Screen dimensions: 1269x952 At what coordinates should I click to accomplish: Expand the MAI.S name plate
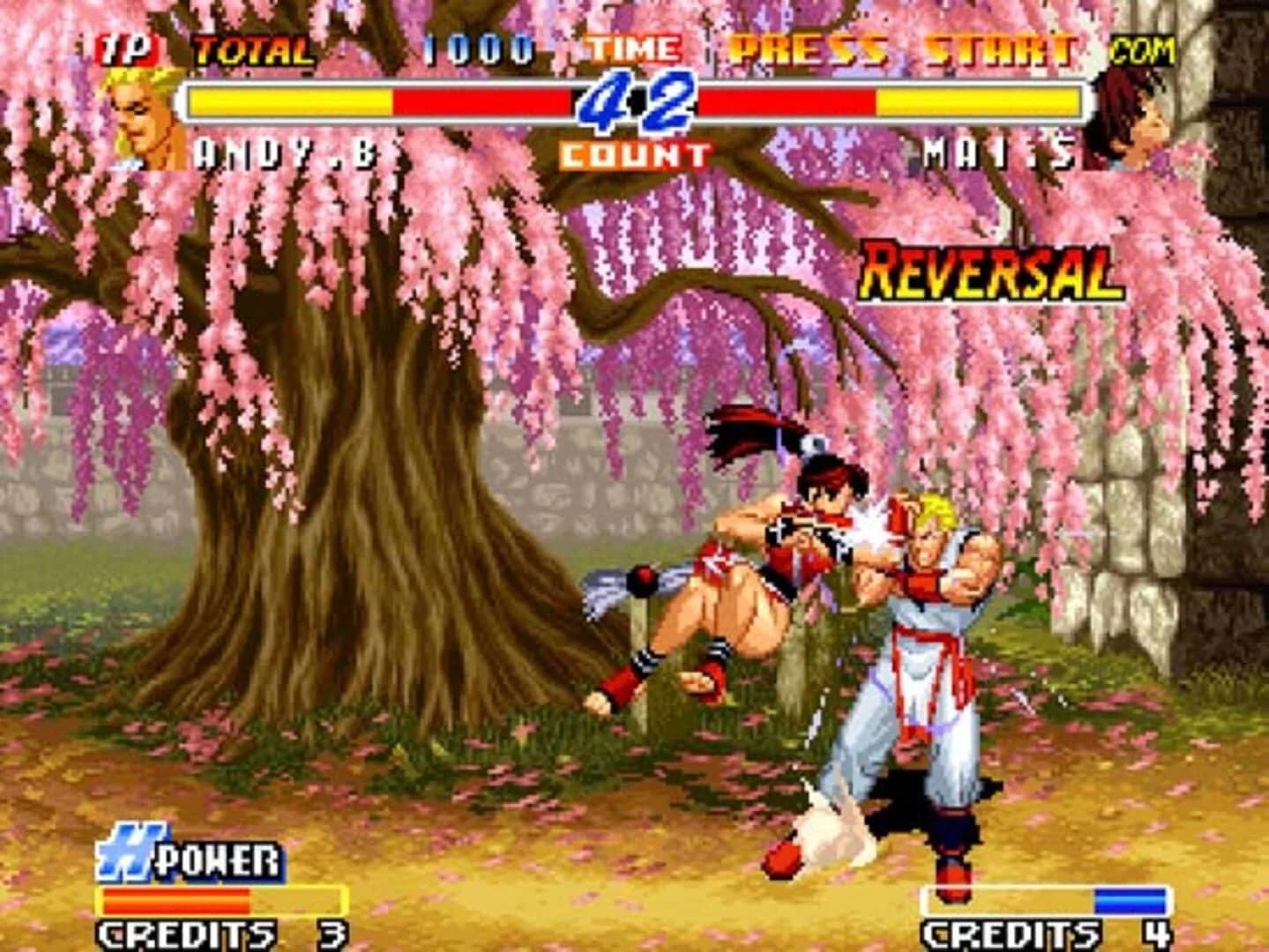click(x=995, y=152)
